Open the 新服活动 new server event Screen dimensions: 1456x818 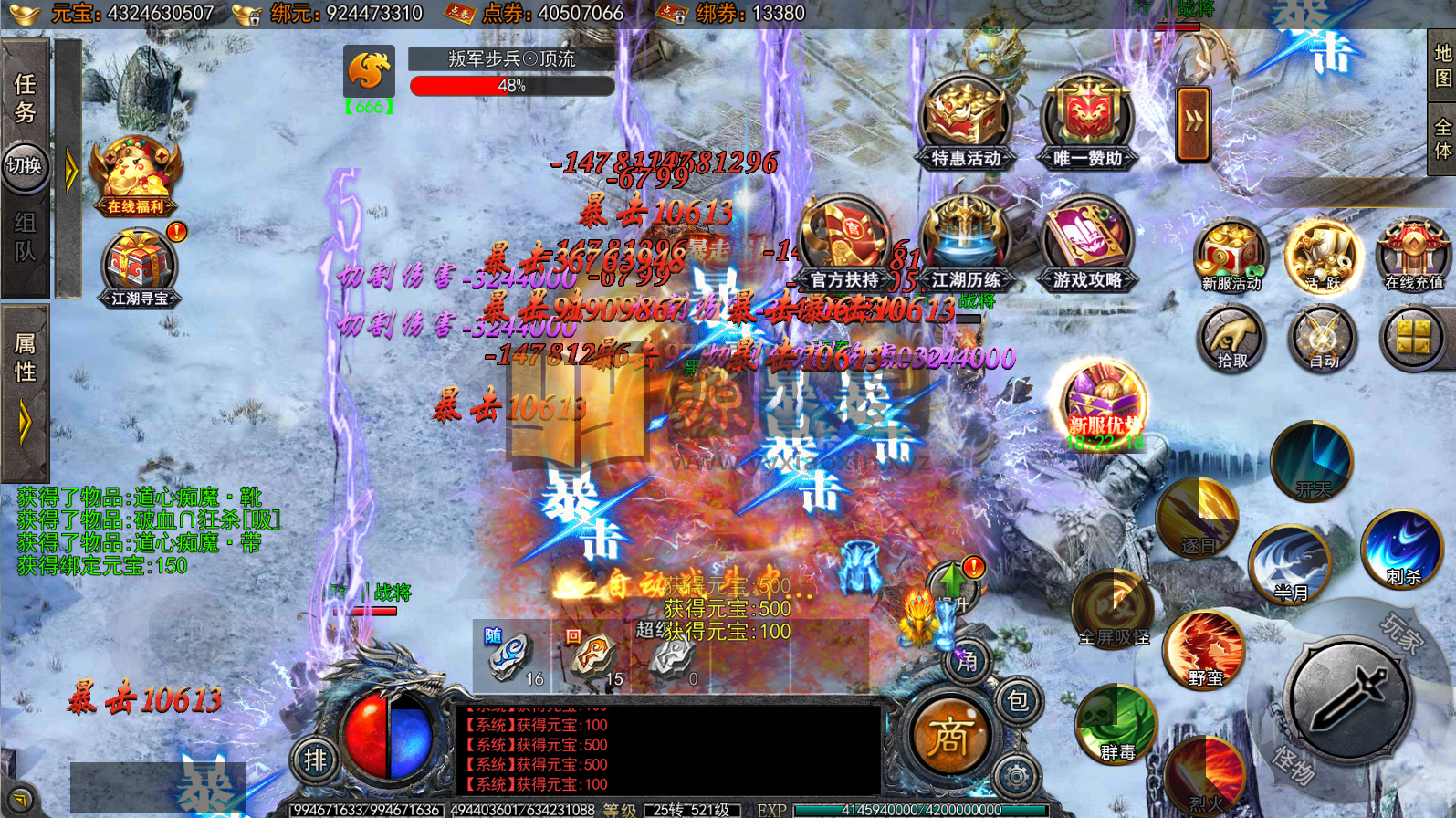point(1231,256)
